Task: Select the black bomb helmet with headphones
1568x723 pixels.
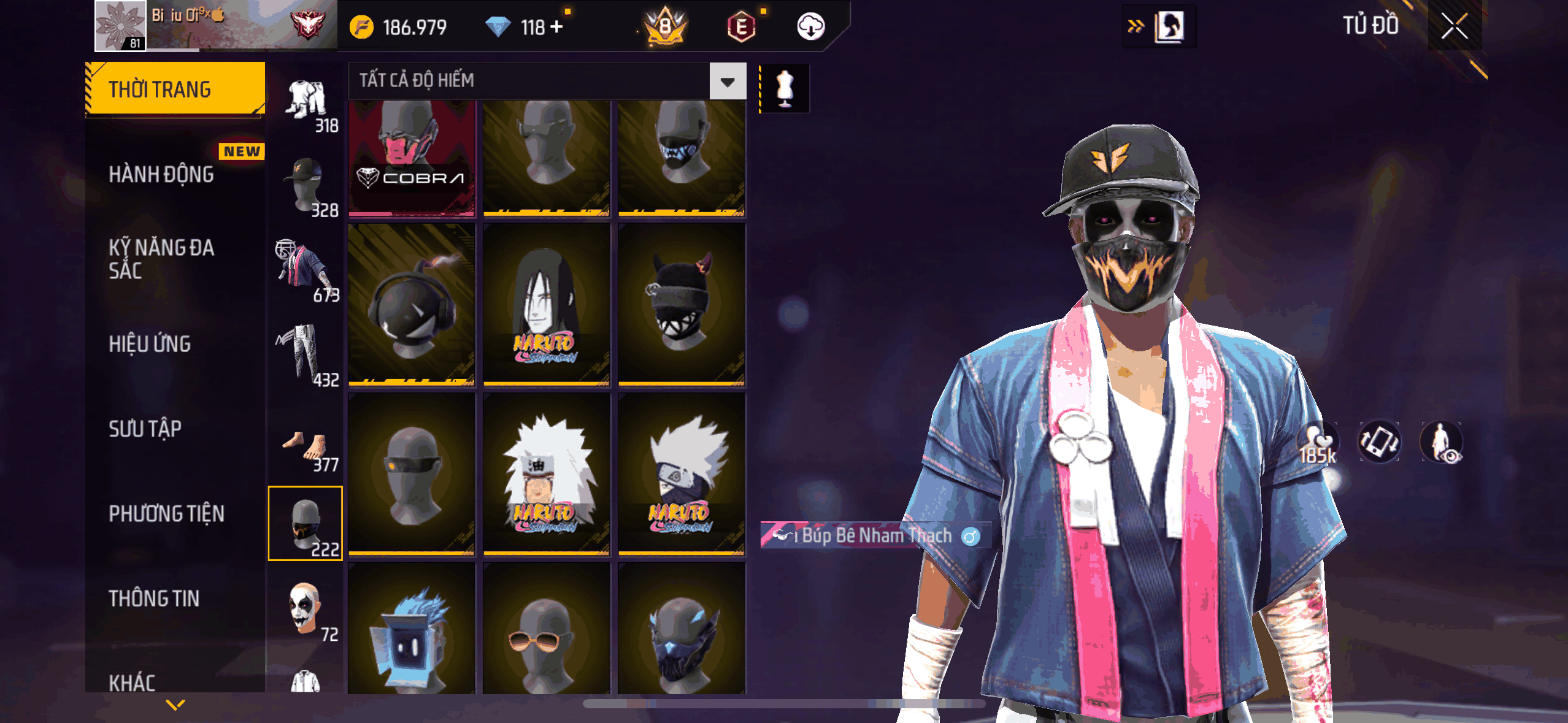Action: [412, 305]
